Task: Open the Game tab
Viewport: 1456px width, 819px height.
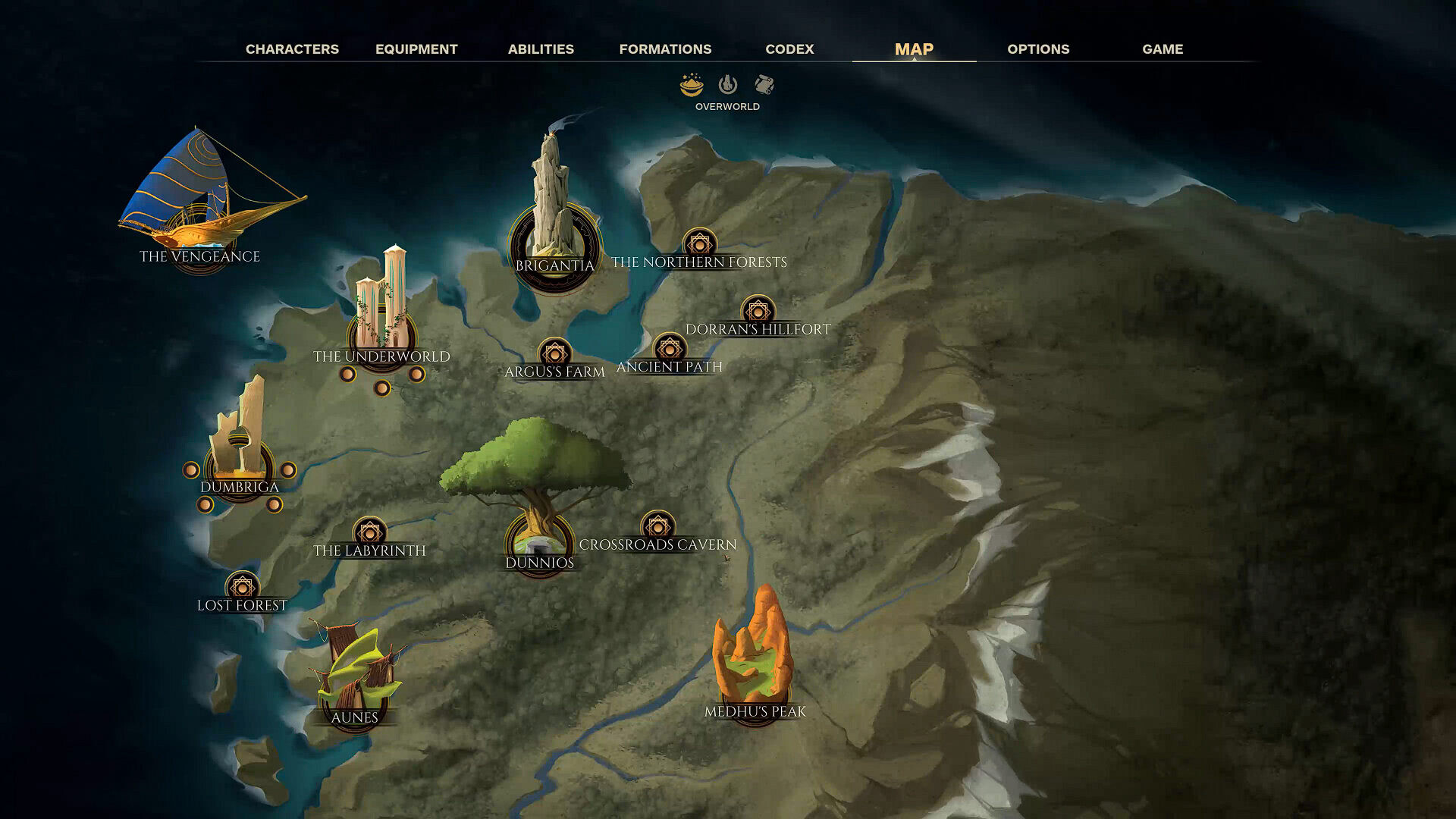Action: [x=1163, y=49]
